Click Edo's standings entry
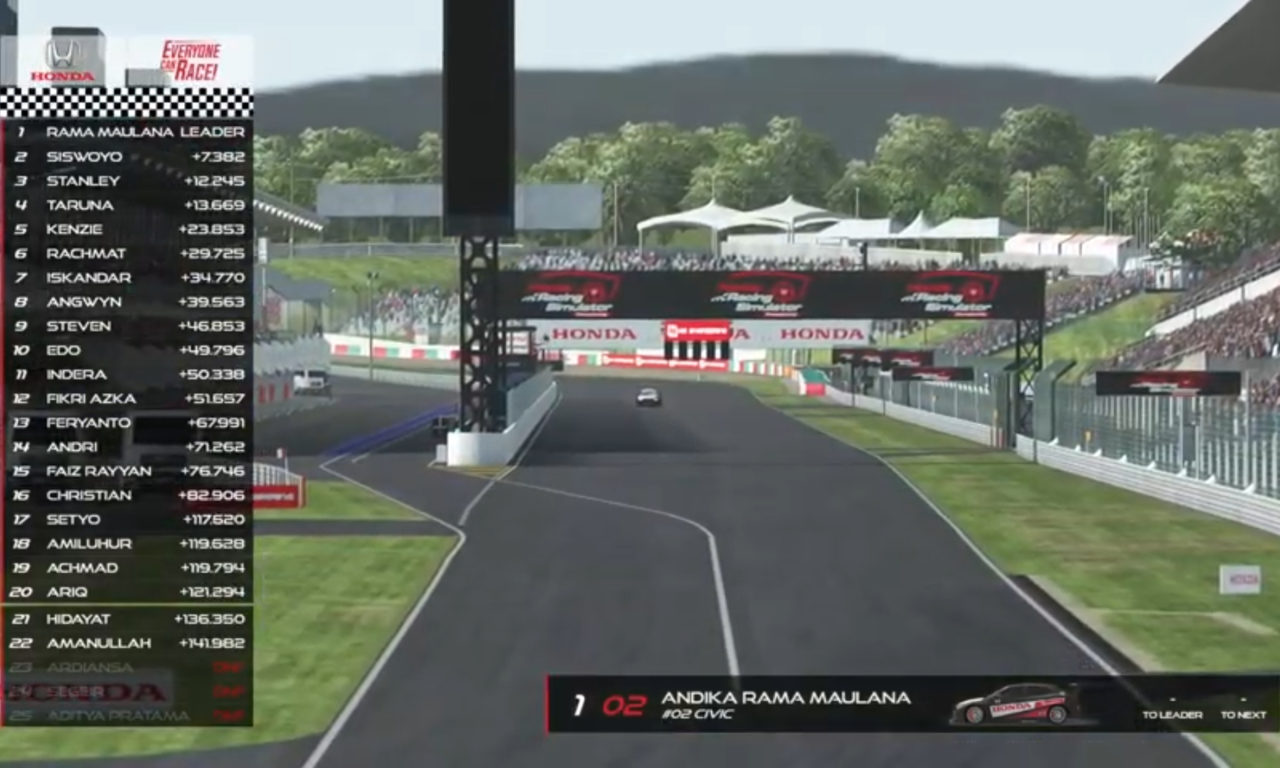 [x=128, y=350]
